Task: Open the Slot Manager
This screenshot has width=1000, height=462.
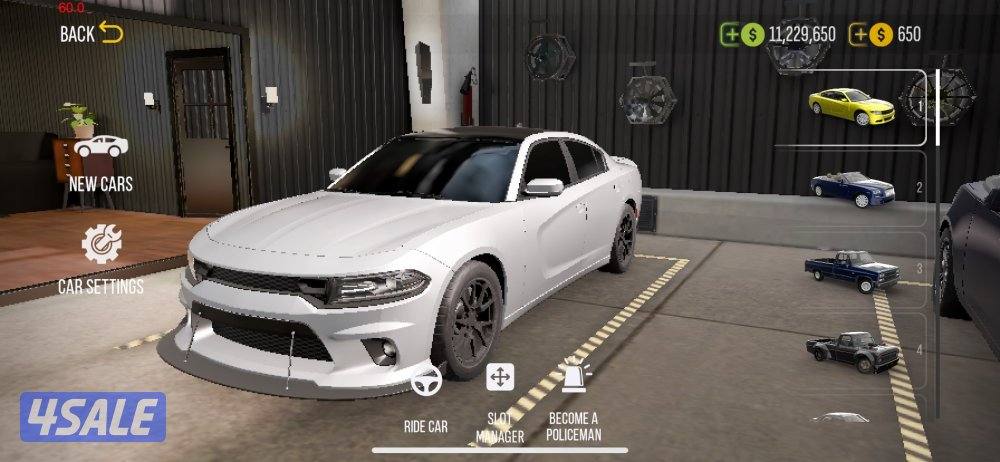Action: click(x=500, y=400)
